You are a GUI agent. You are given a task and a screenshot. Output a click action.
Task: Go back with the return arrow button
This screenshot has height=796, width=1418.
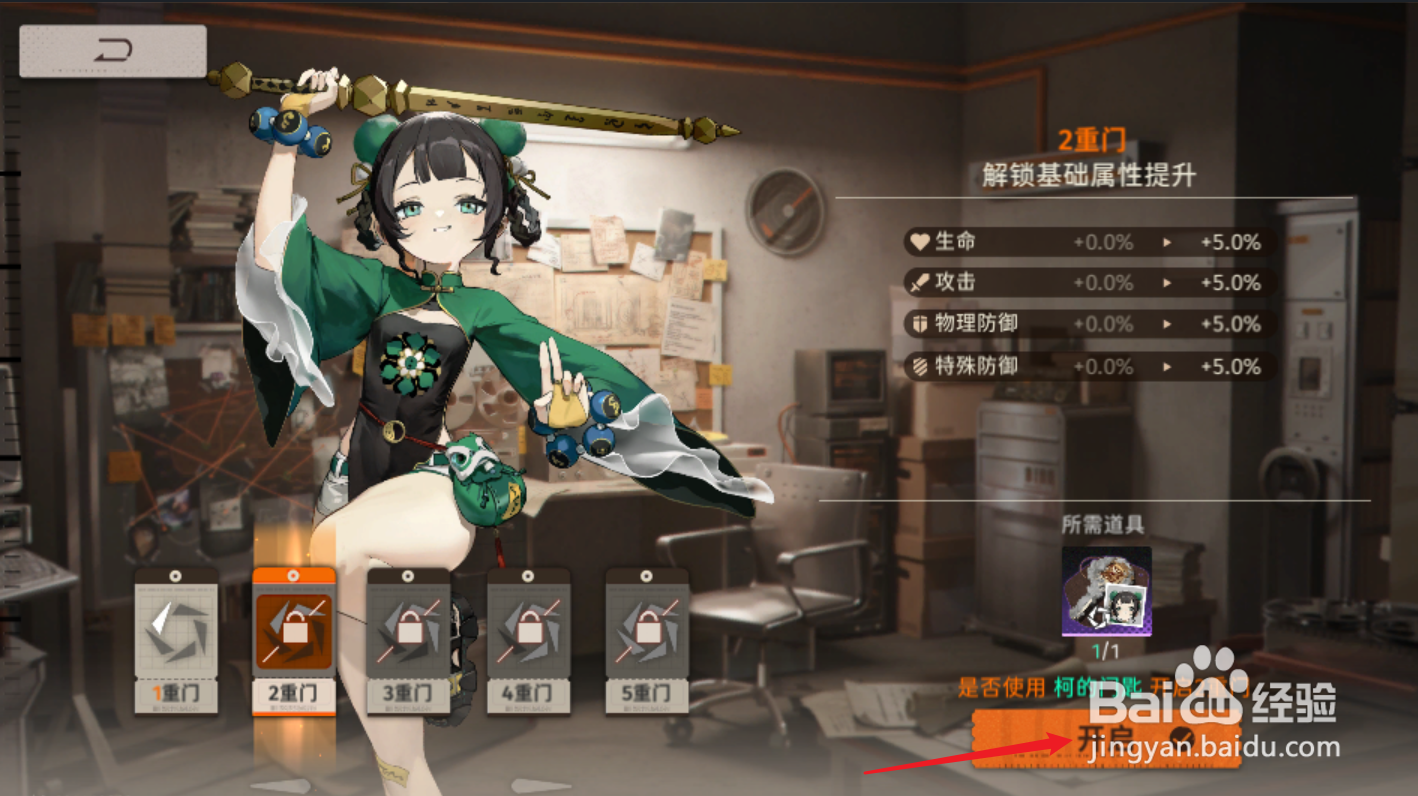coord(113,51)
